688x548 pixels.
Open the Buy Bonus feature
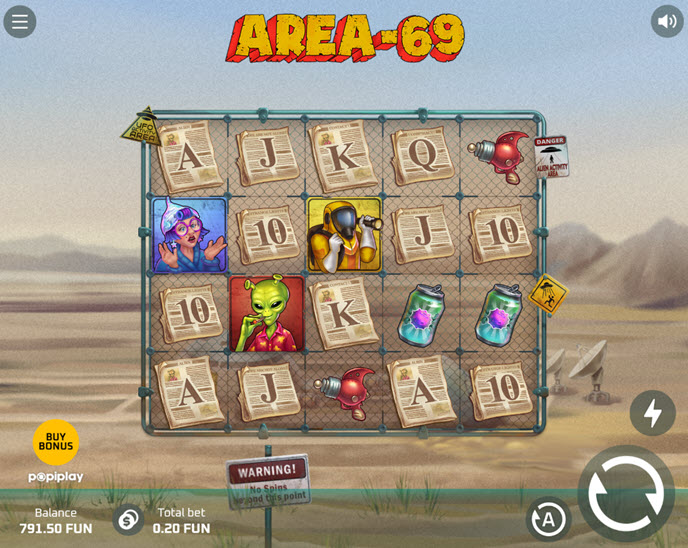56,442
